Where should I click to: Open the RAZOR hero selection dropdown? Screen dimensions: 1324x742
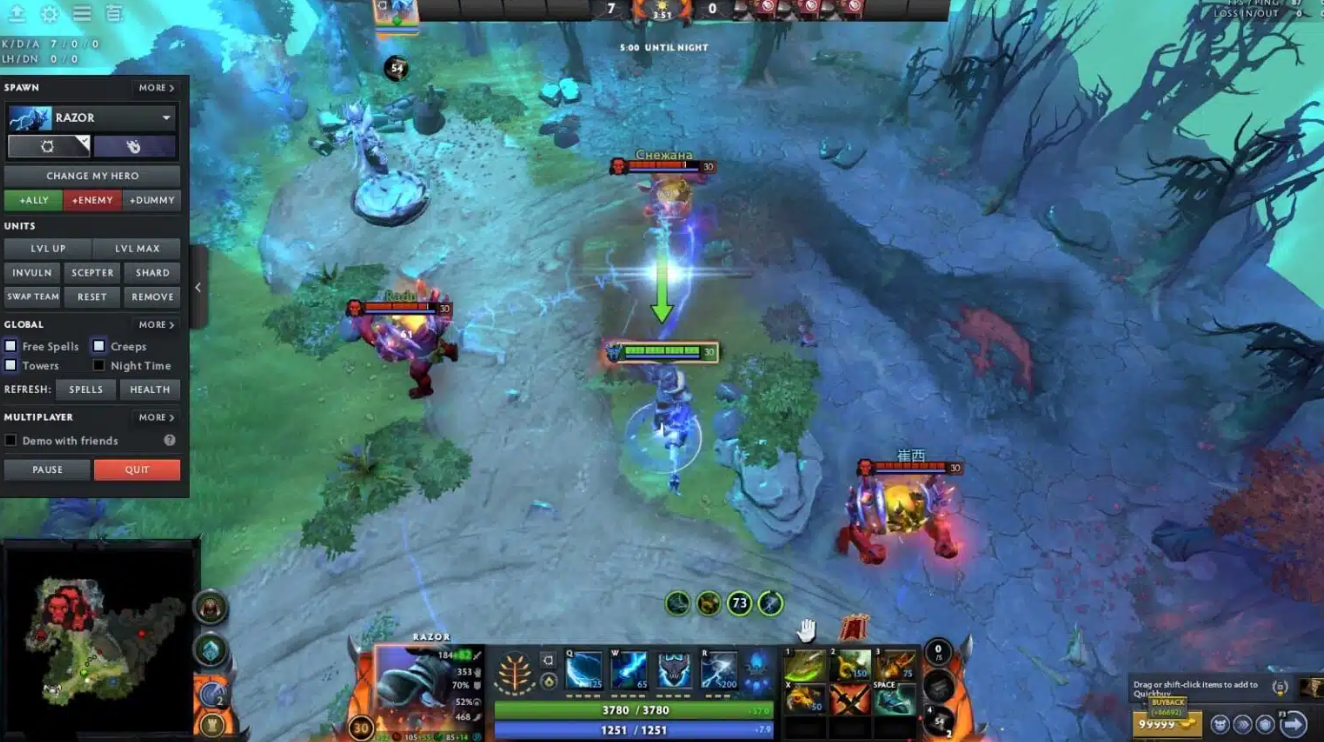click(92, 118)
